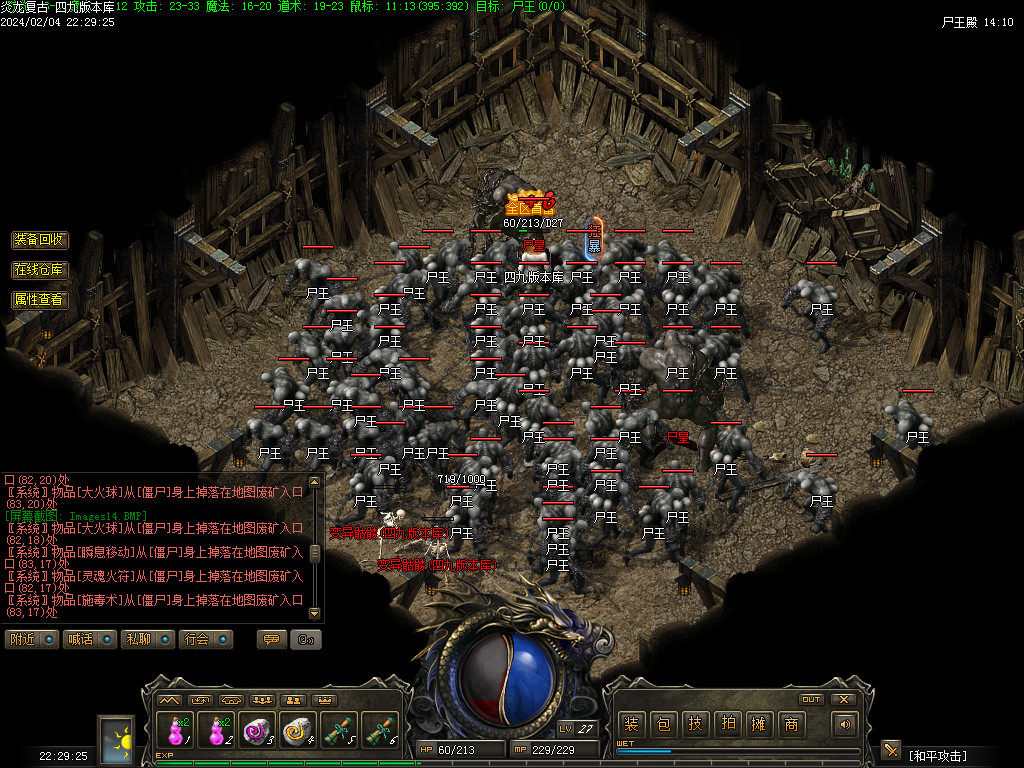Switch chat to the 附近 nearby channel
The image size is (1024, 768).
pyautogui.click(x=31, y=639)
